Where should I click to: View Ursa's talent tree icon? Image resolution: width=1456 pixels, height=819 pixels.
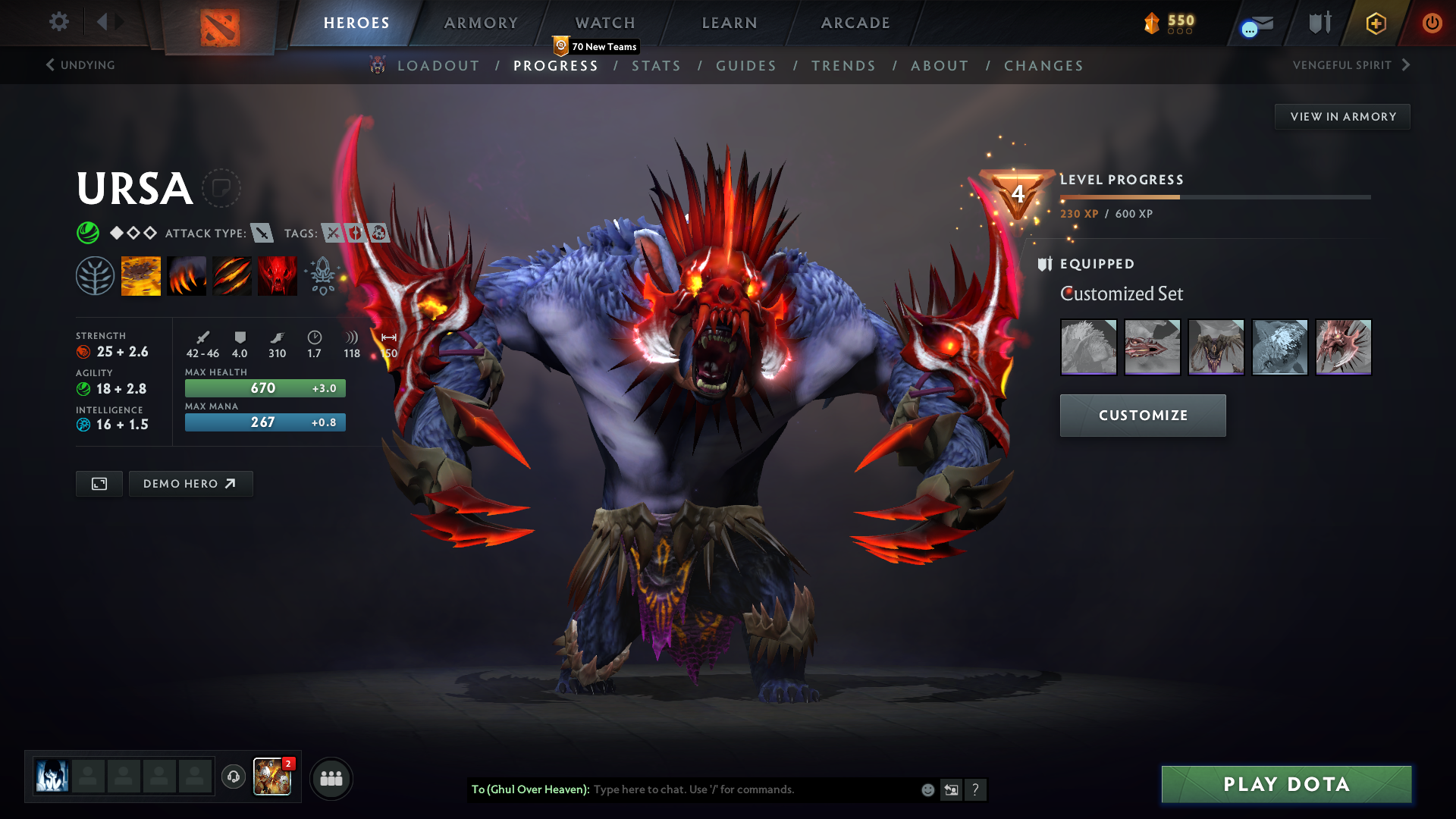point(96,275)
